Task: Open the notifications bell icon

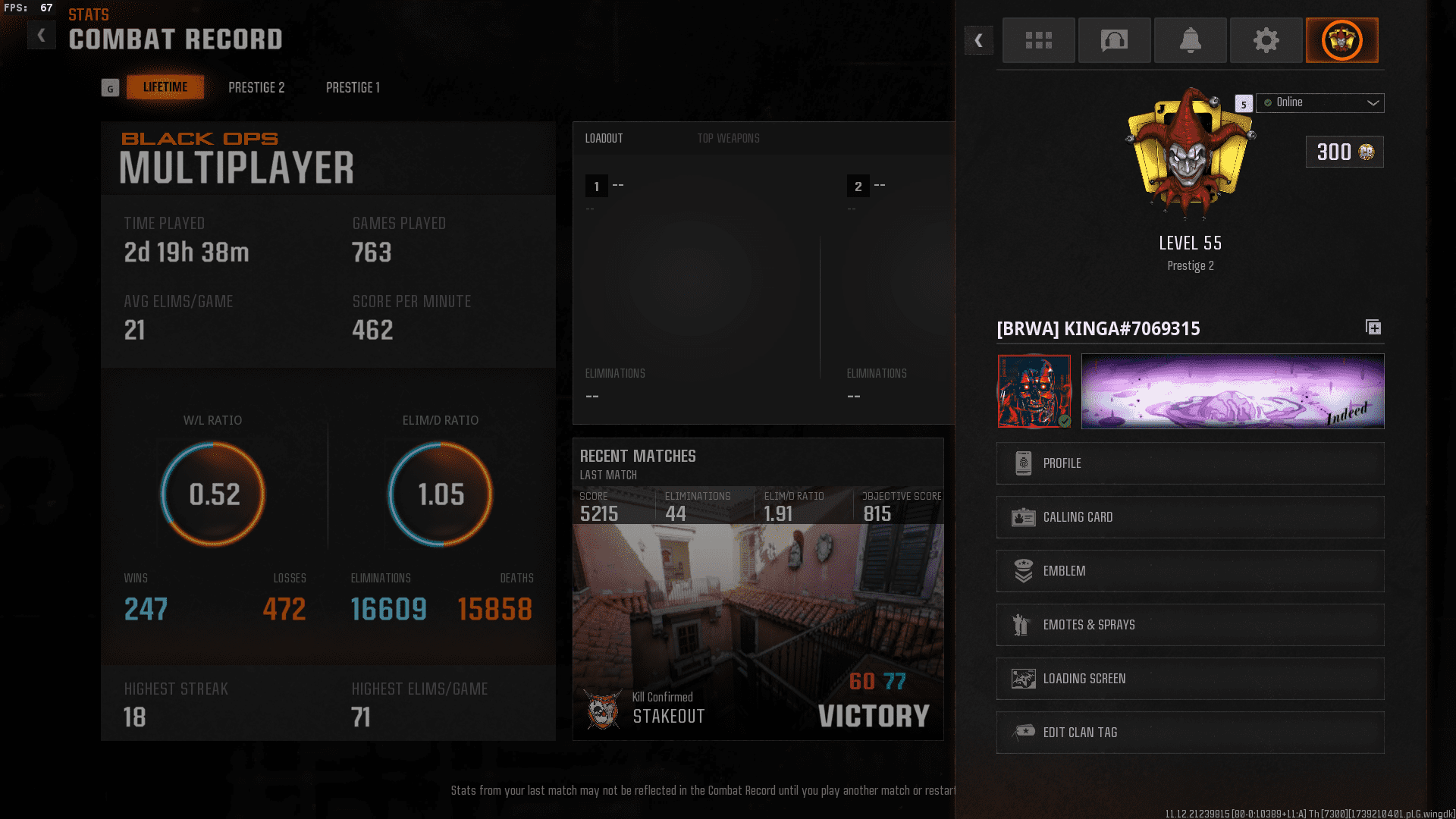Action: pyautogui.click(x=1190, y=40)
